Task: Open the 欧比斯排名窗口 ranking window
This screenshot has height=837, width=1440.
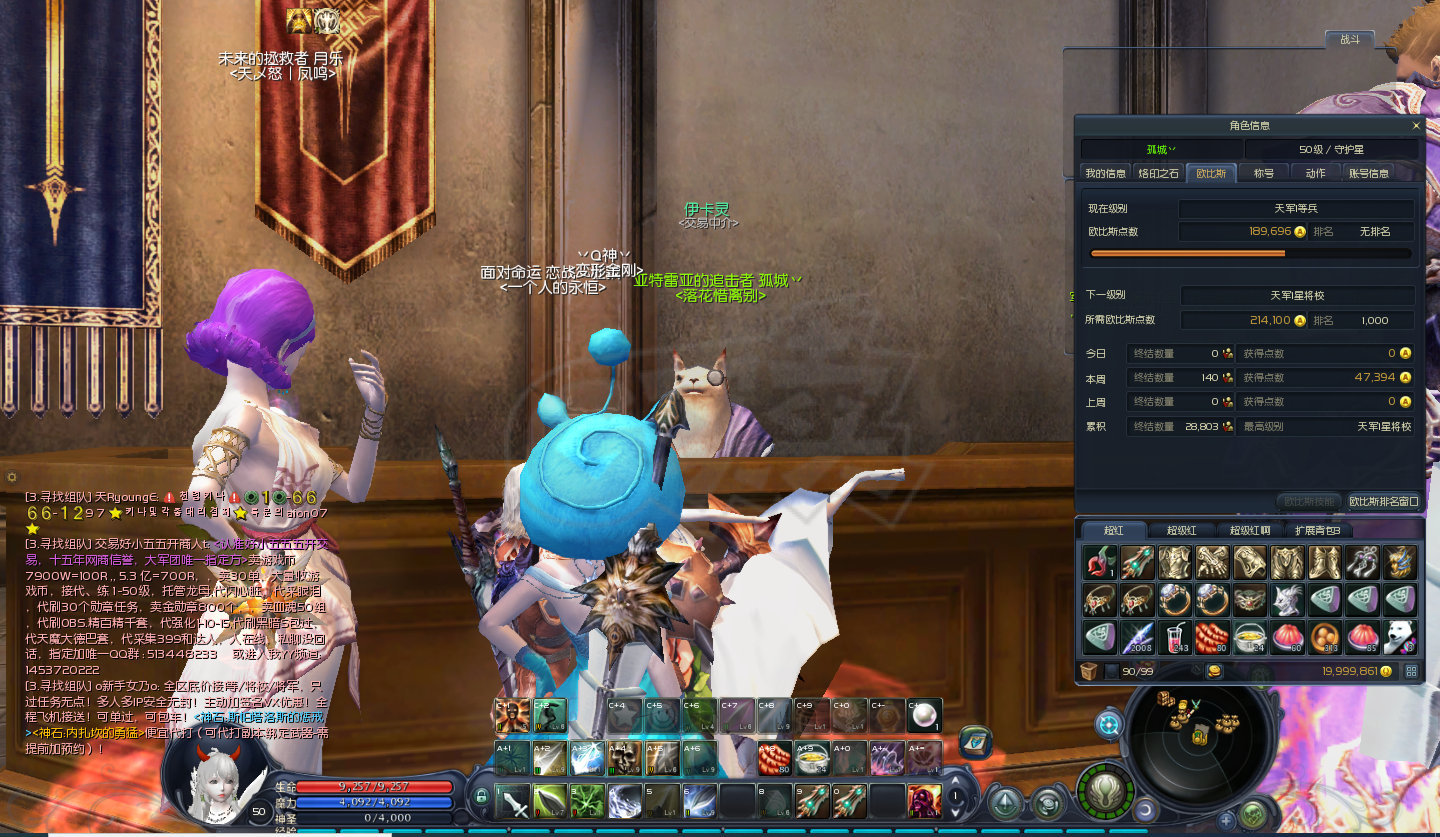Action: tap(1383, 501)
